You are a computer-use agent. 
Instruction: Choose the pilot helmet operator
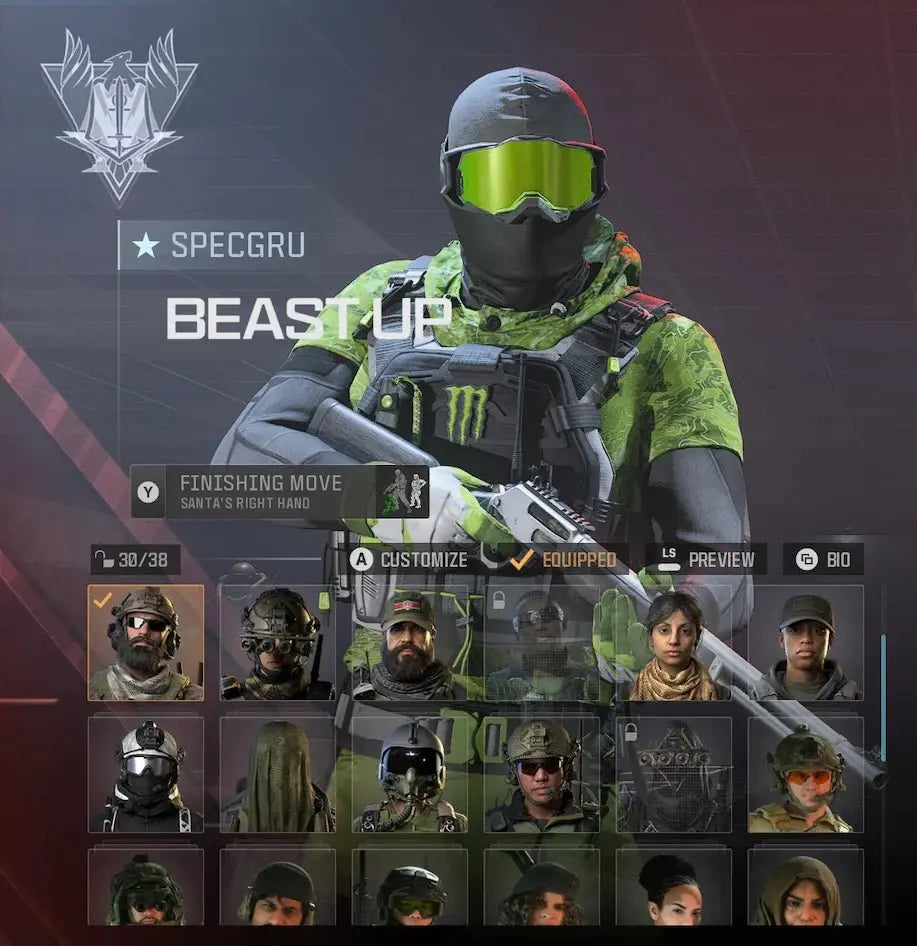click(409, 774)
